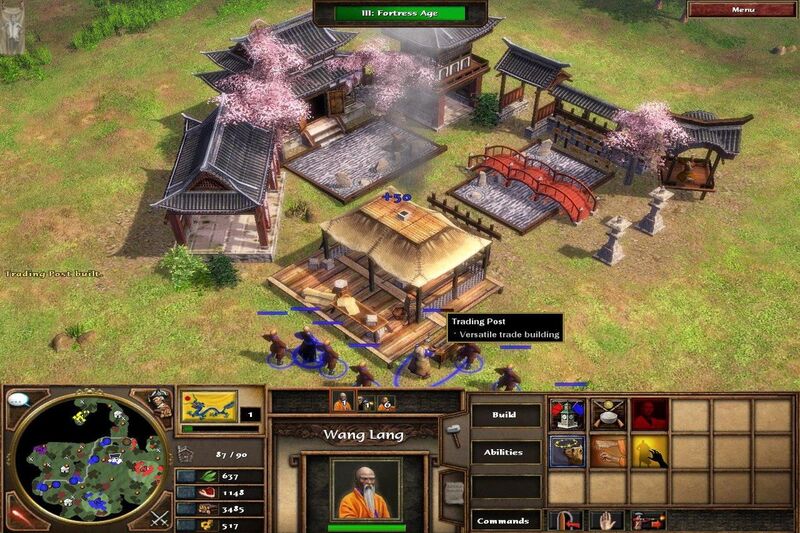The image size is (800, 533).
Task: Select the Commands category
Action: click(505, 520)
